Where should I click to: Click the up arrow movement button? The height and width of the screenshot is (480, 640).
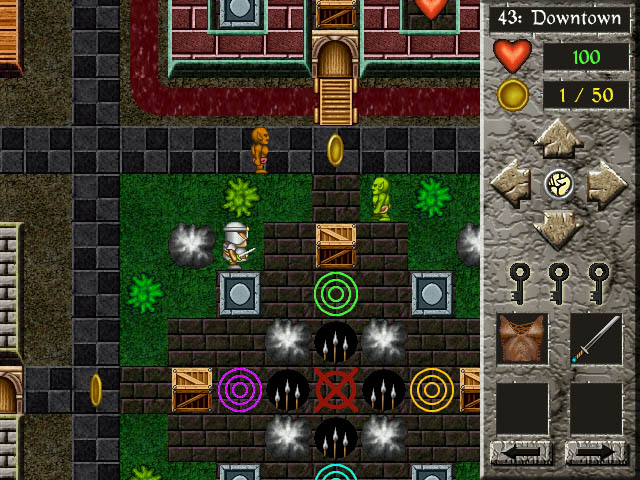click(x=559, y=140)
